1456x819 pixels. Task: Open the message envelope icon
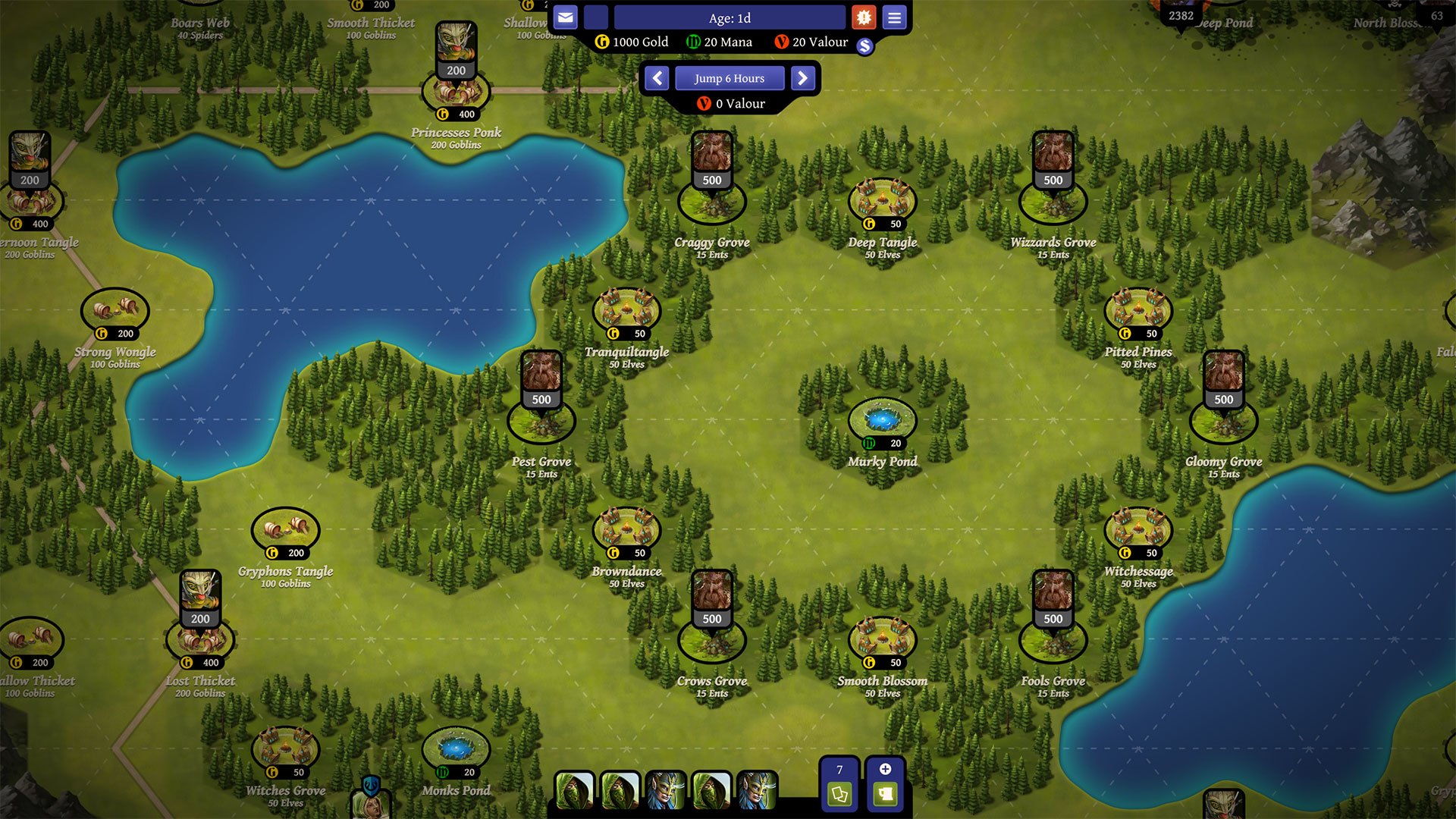(566, 17)
